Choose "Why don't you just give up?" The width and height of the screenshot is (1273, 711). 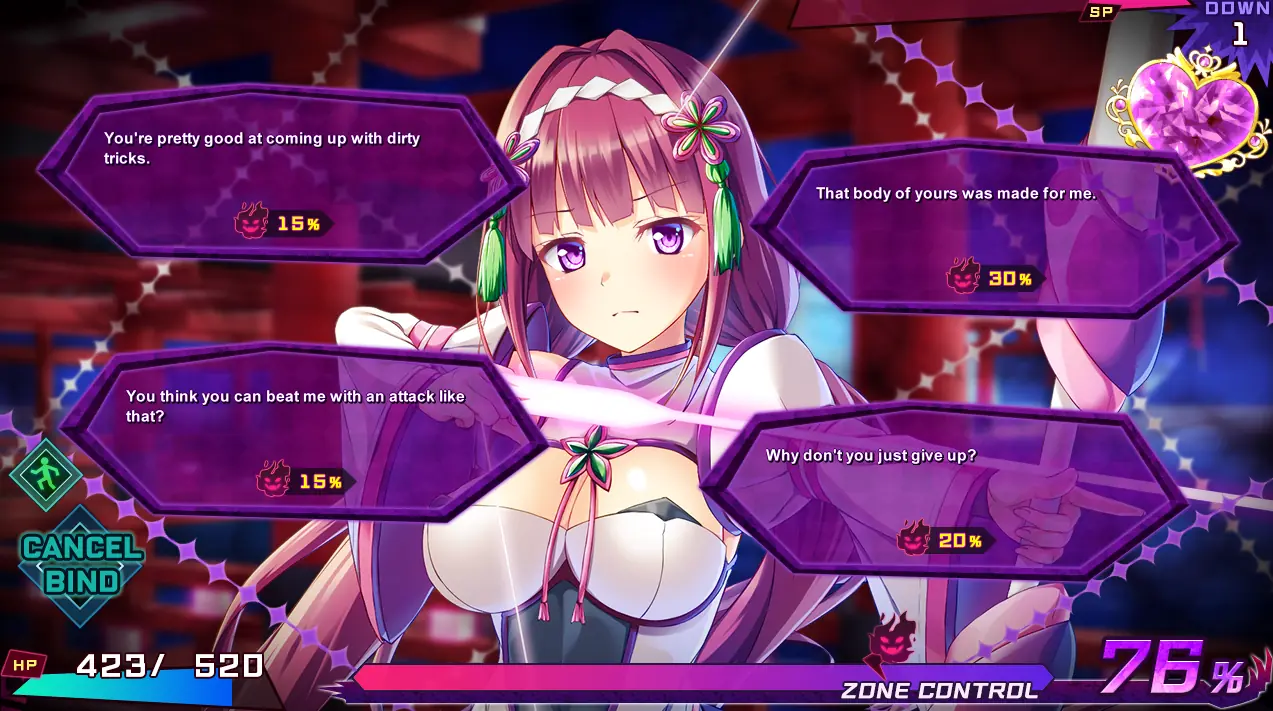[944, 492]
